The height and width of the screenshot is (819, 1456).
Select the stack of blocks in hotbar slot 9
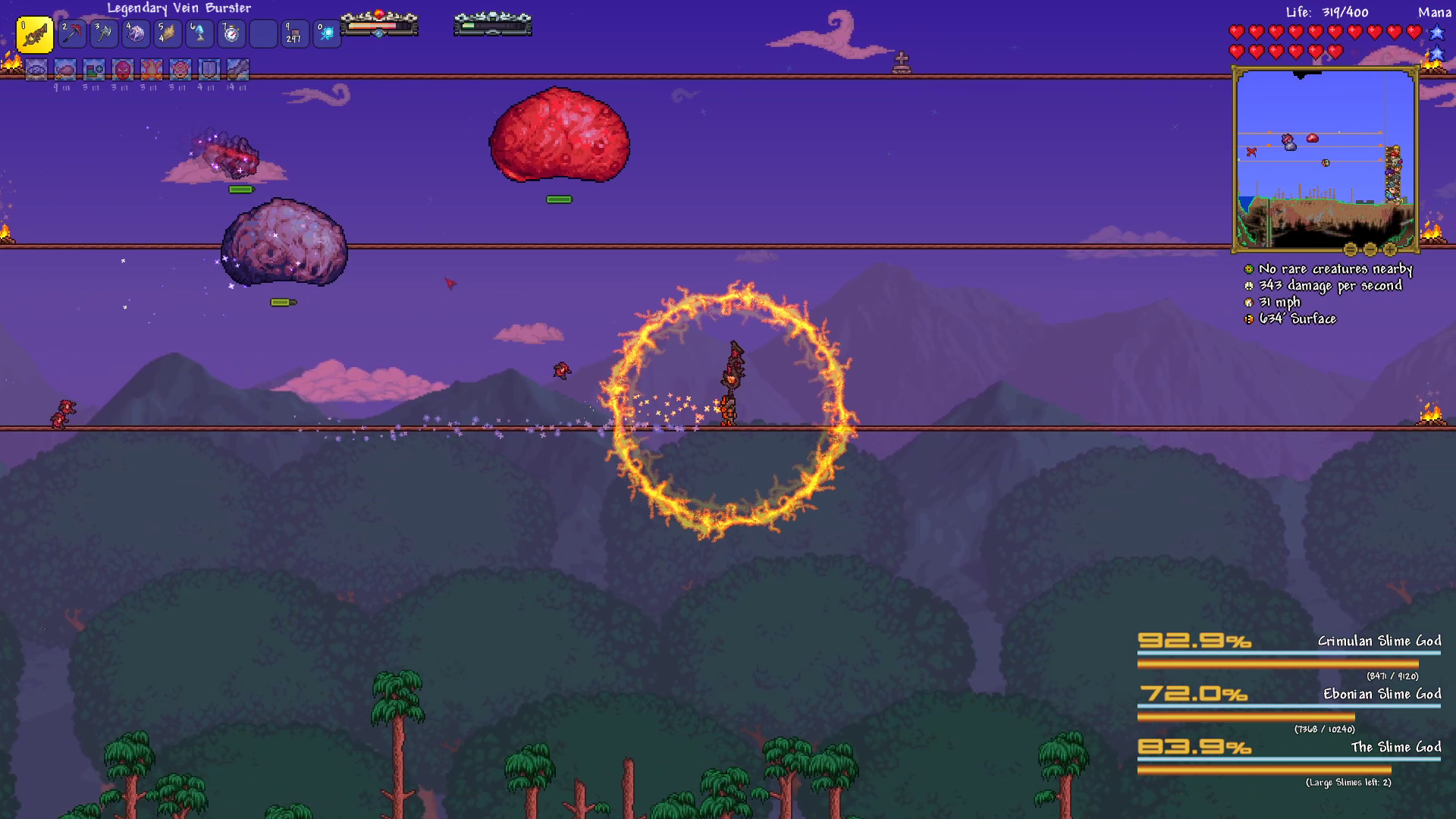295,34
